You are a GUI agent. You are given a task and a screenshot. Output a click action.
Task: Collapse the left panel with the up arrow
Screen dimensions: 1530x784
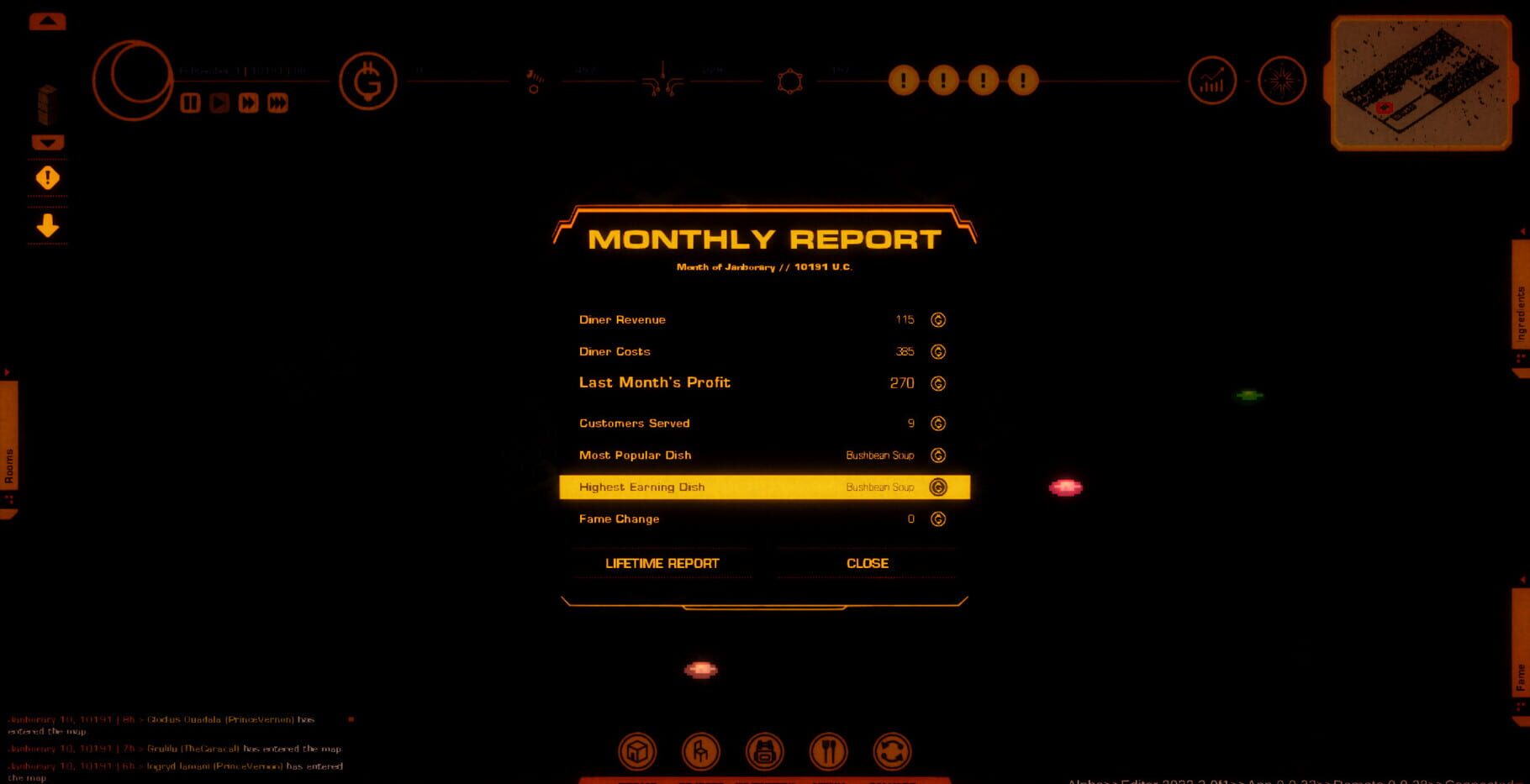(x=46, y=20)
